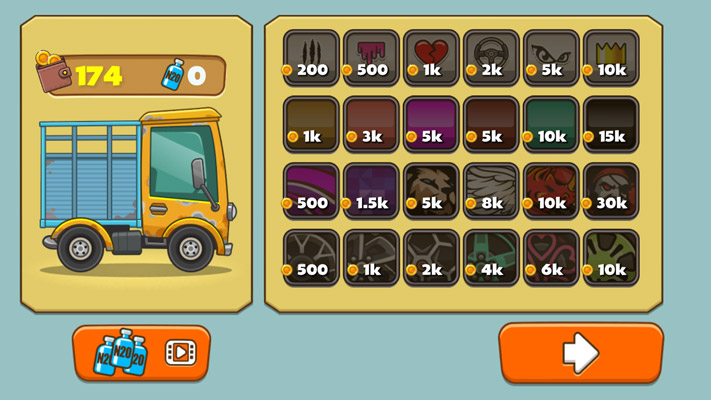The width and height of the screenshot is (711, 400).
Task: Choose the green paint color for 10k
Action: point(551,123)
